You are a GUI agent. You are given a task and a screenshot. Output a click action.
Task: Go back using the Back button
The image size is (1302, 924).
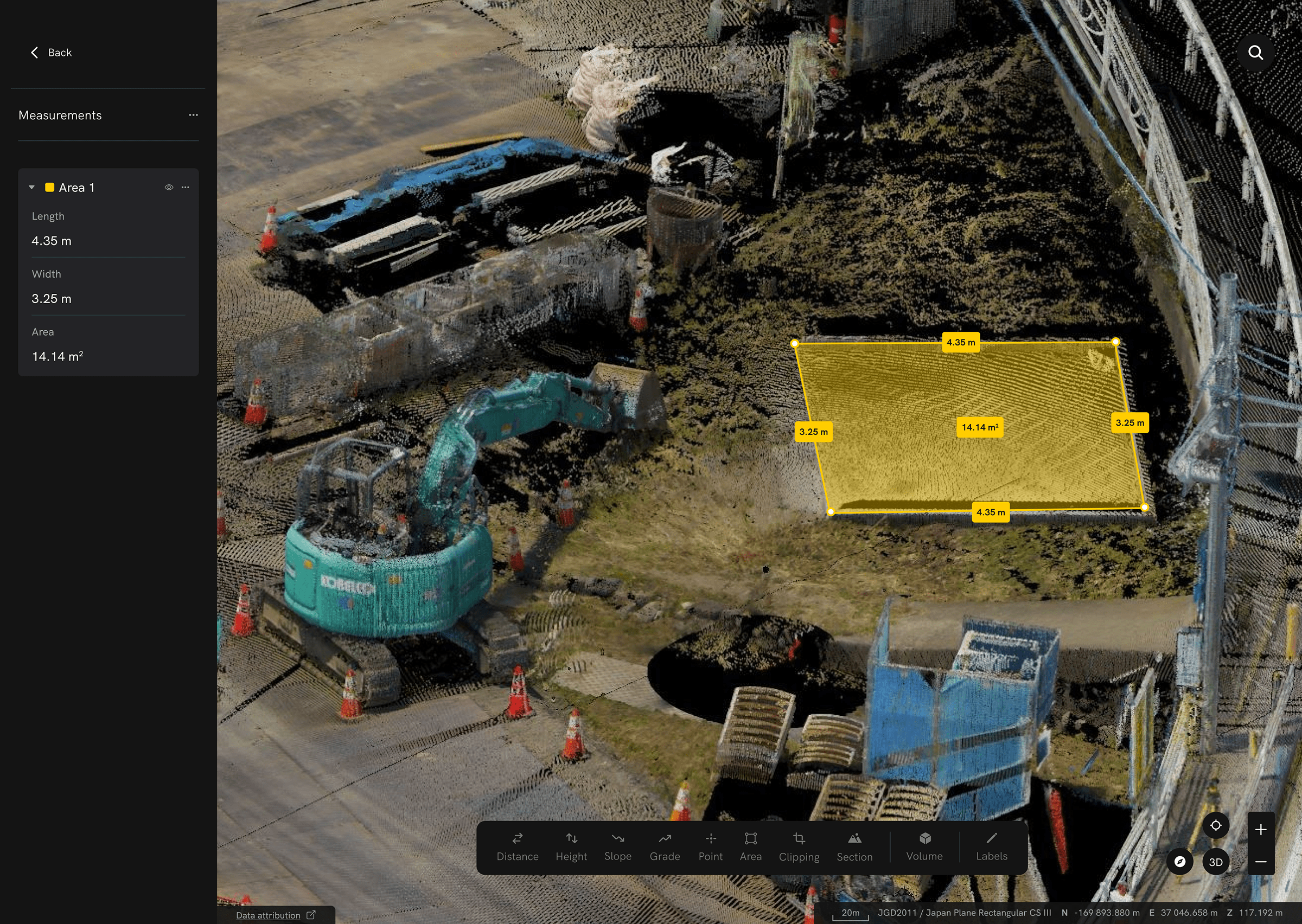click(50, 53)
